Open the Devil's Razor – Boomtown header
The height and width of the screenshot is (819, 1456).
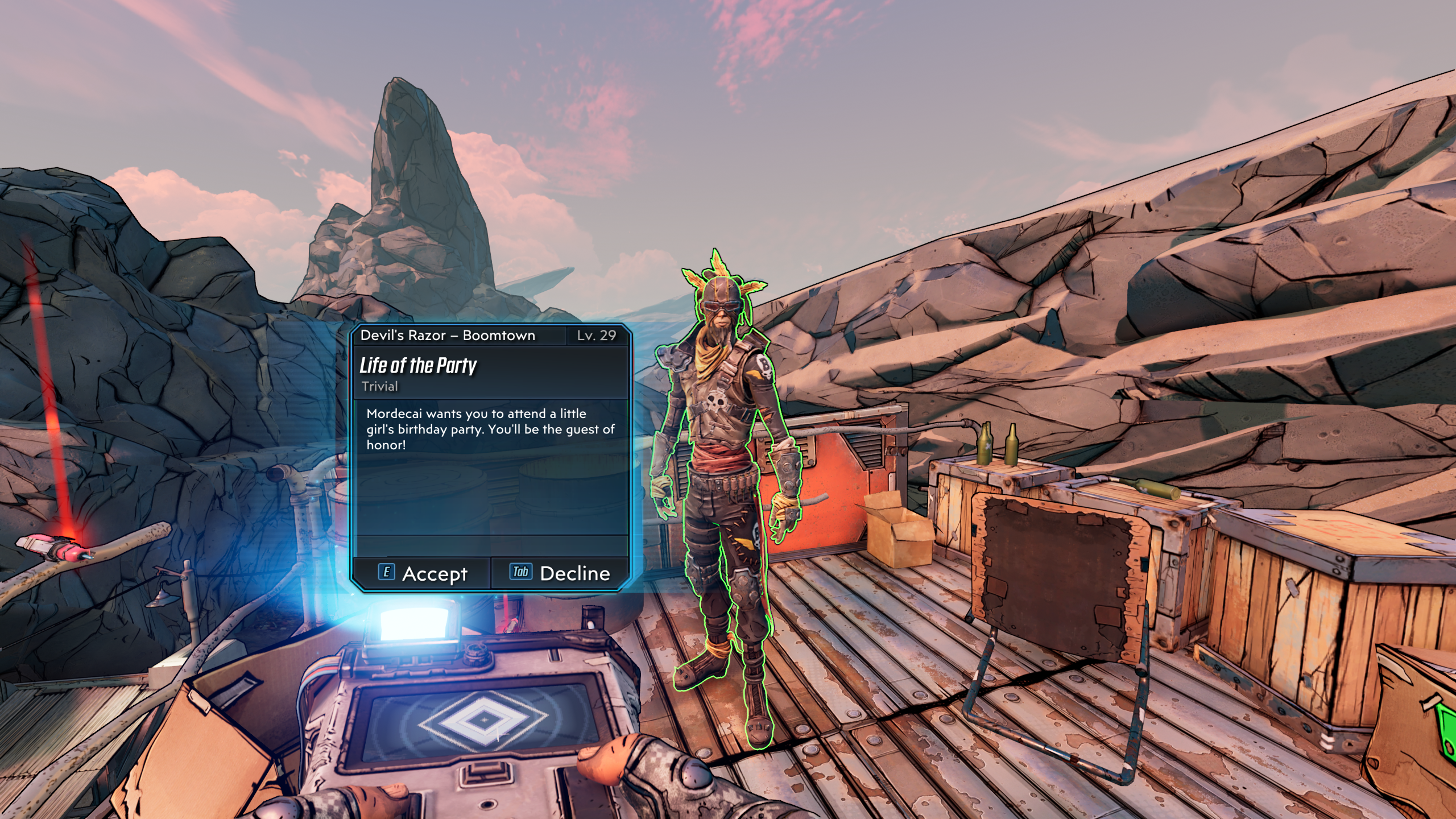448,335
